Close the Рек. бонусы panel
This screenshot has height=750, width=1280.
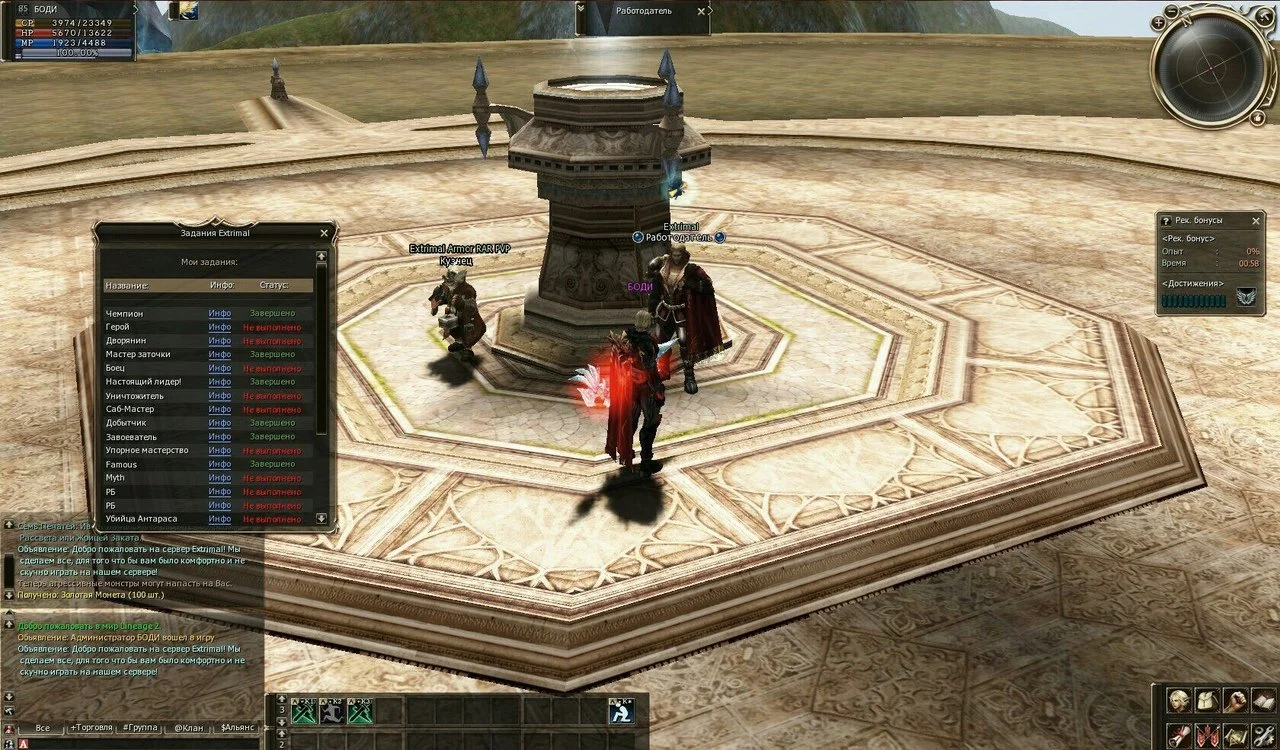(1256, 220)
